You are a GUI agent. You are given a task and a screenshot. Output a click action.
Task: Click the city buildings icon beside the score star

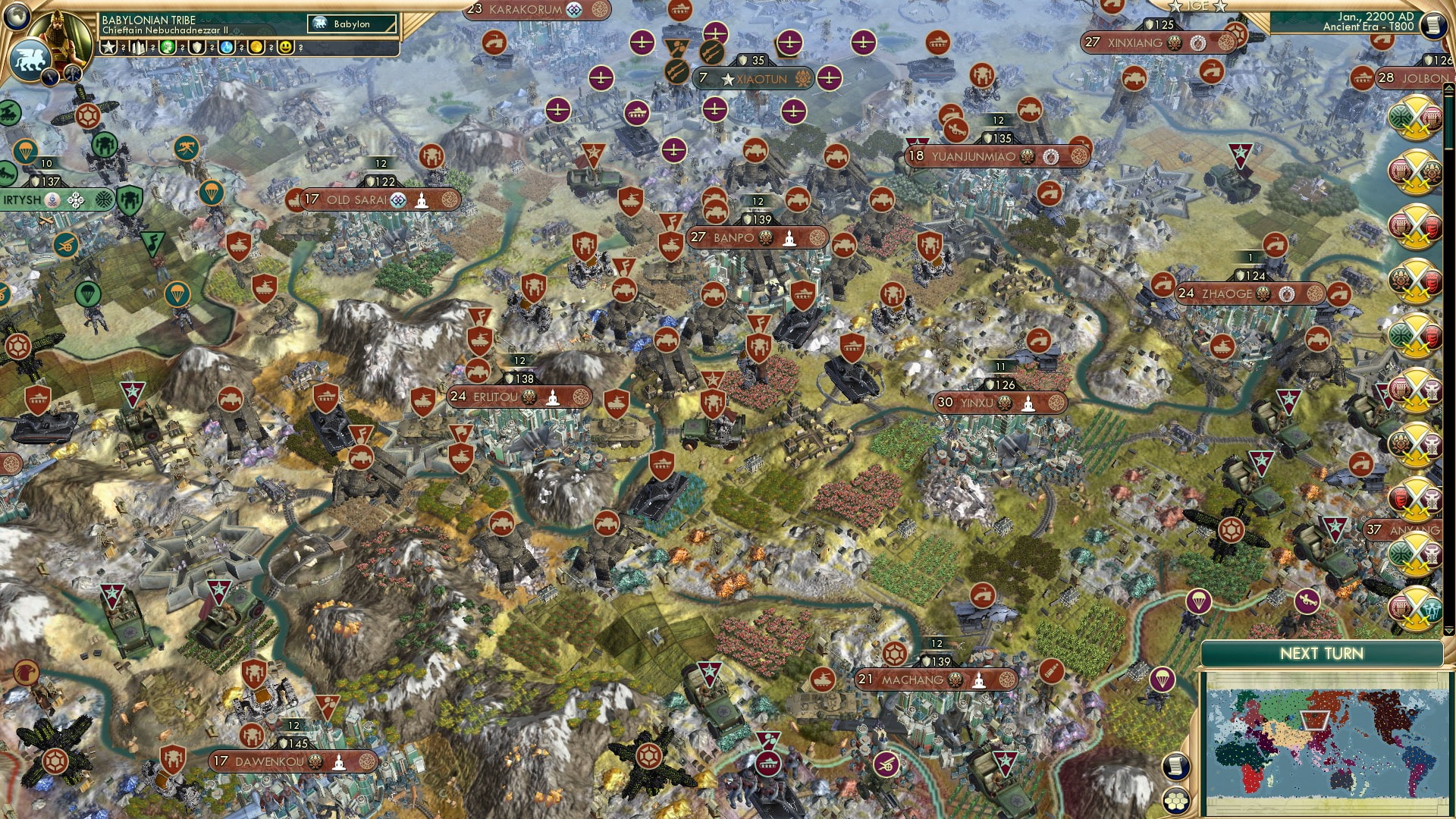(x=140, y=48)
